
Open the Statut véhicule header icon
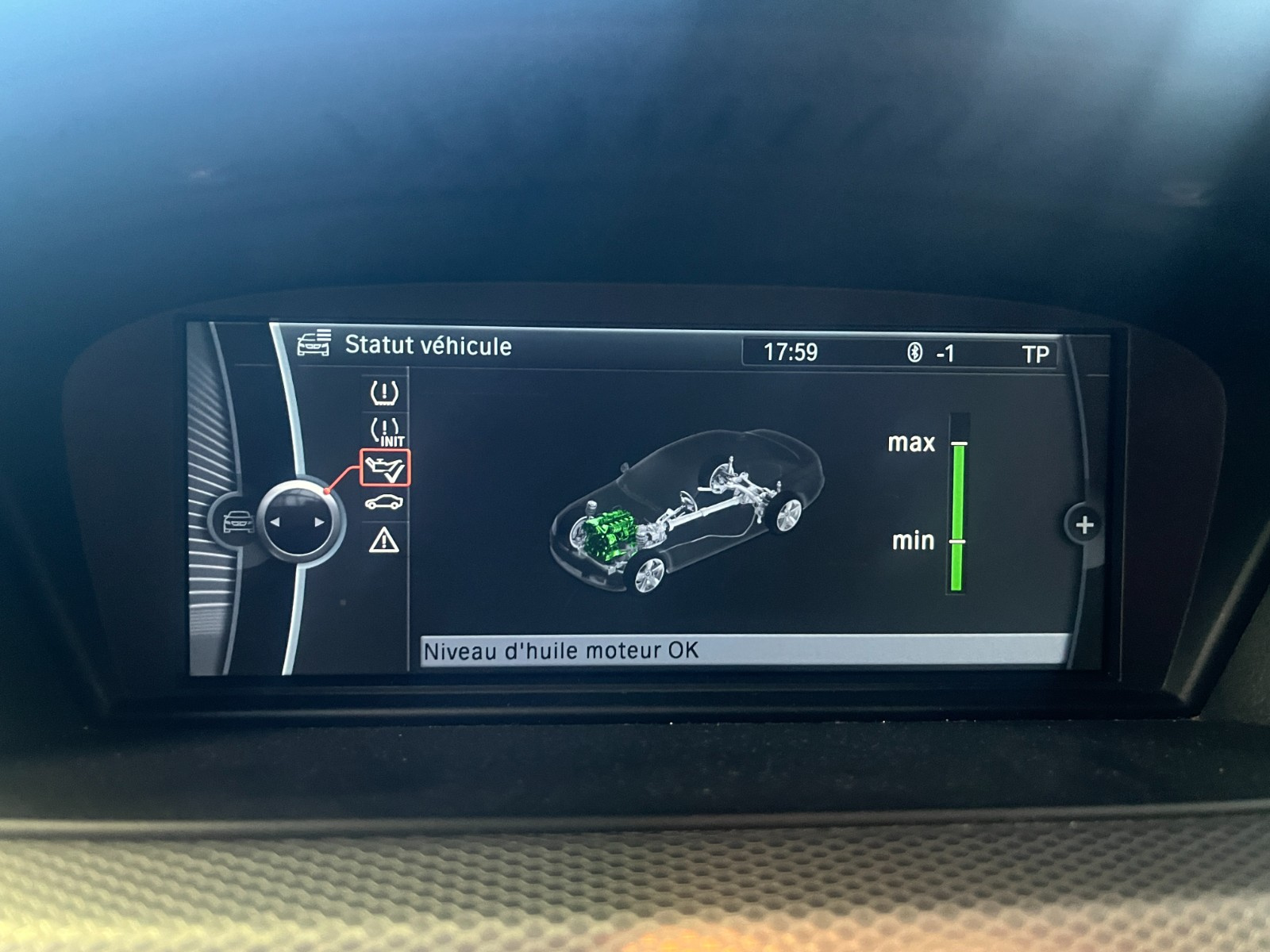point(314,345)
